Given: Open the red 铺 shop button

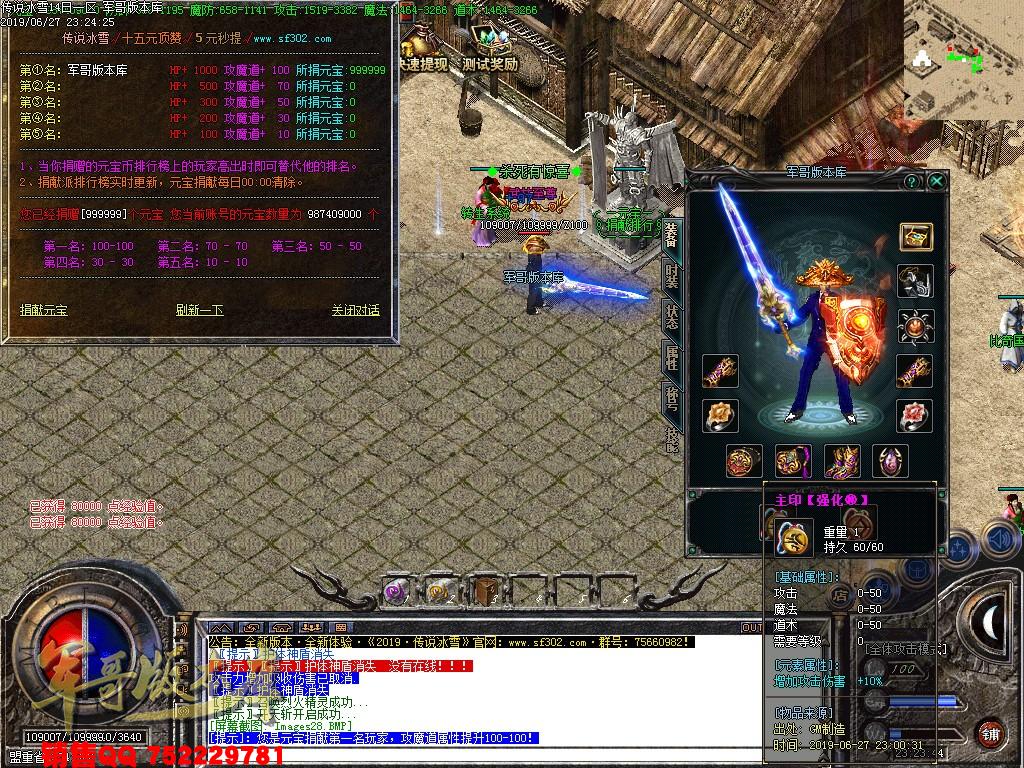Looking at the screenshot, I should [989, 733].
